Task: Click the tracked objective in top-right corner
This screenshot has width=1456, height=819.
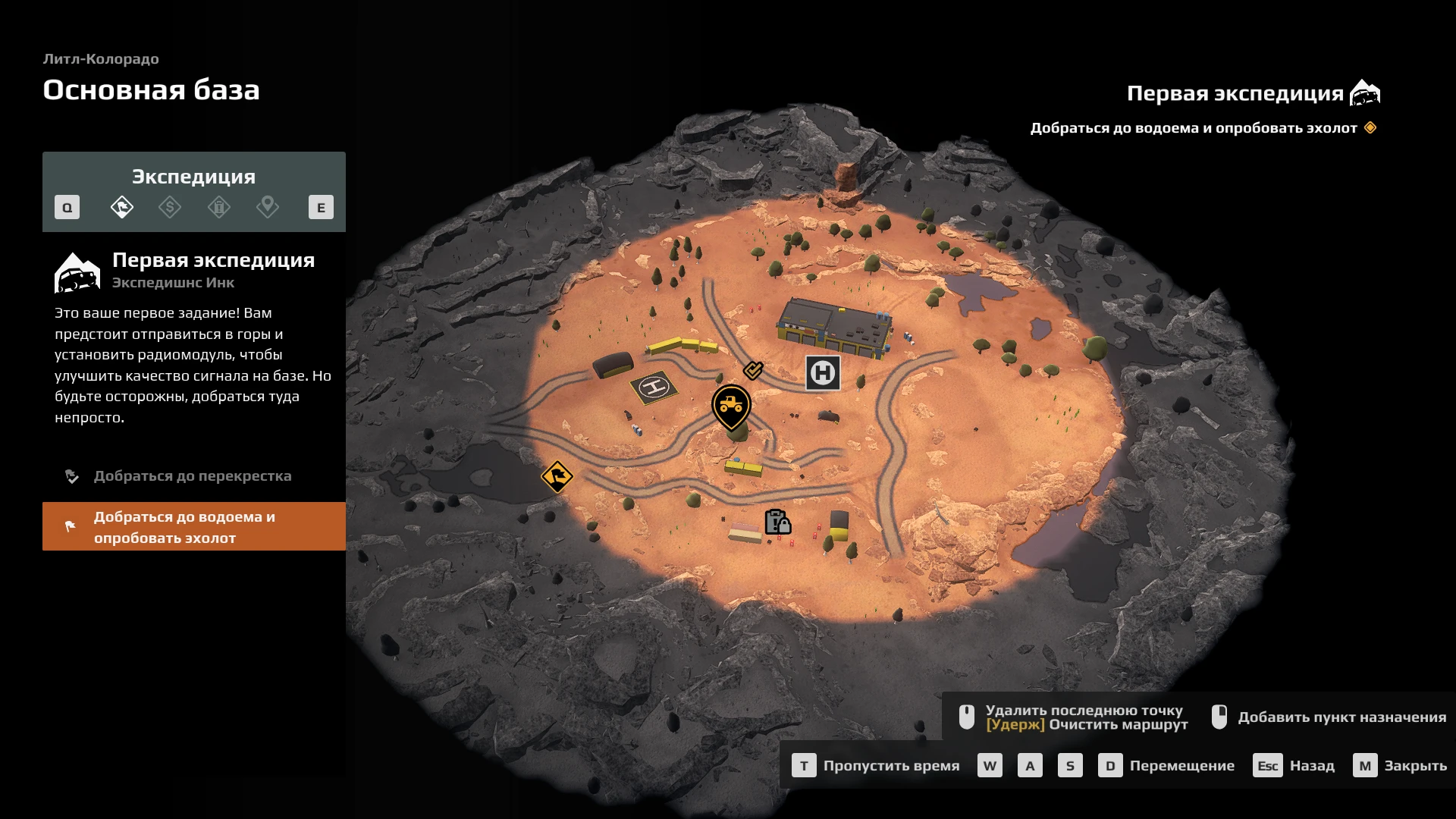Action: point(1194,128)
